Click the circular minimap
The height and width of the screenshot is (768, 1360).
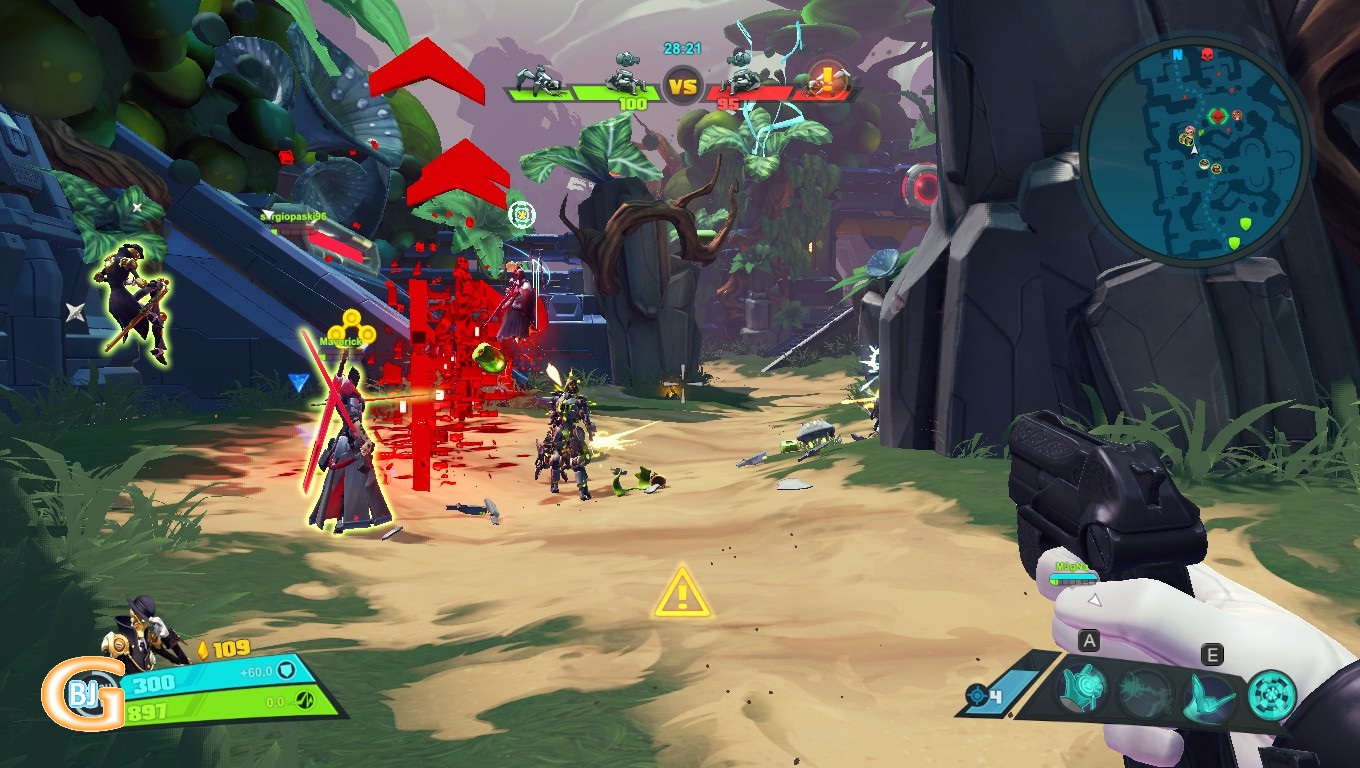[1195, 153]
